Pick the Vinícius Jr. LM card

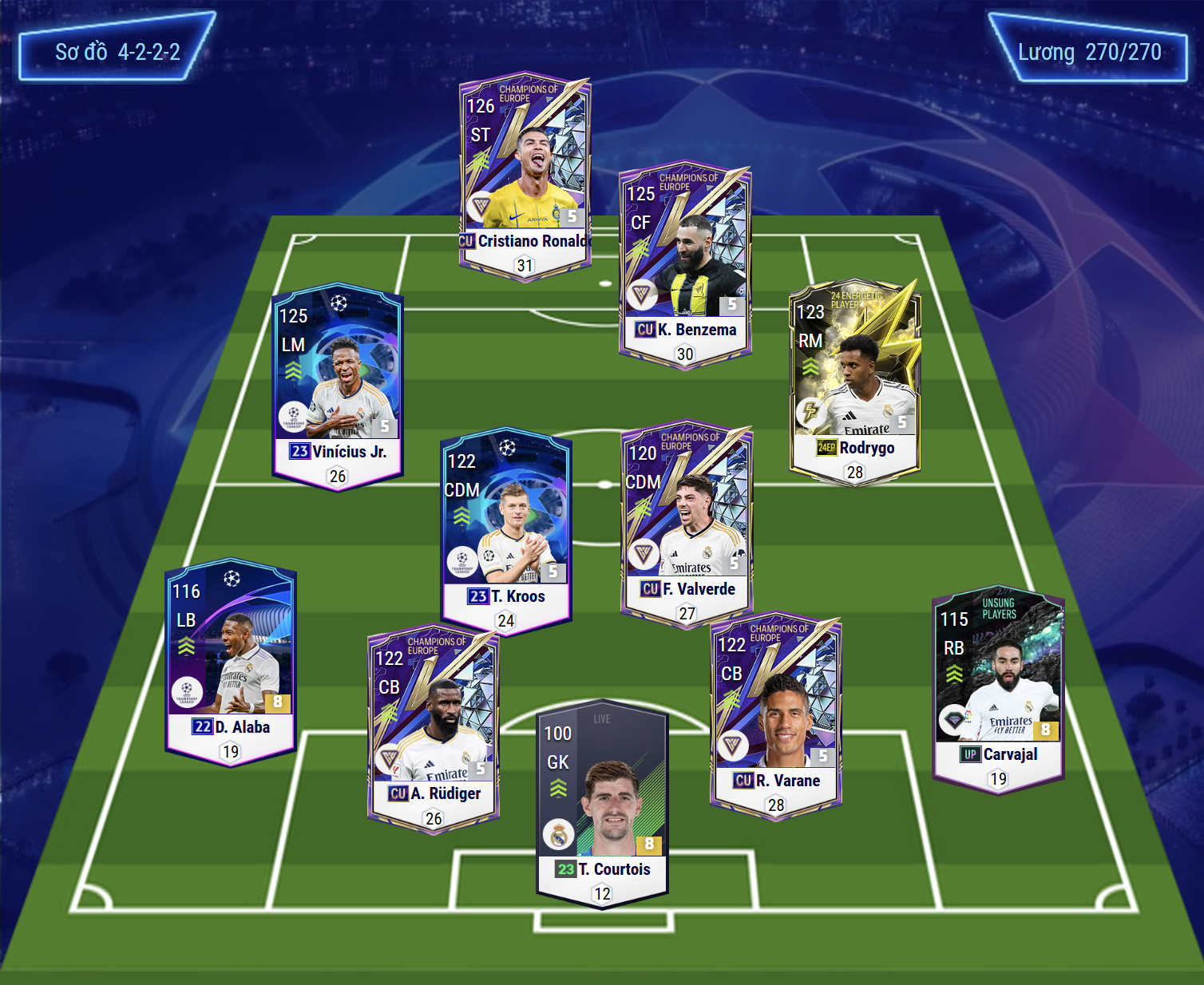point(337,385)
